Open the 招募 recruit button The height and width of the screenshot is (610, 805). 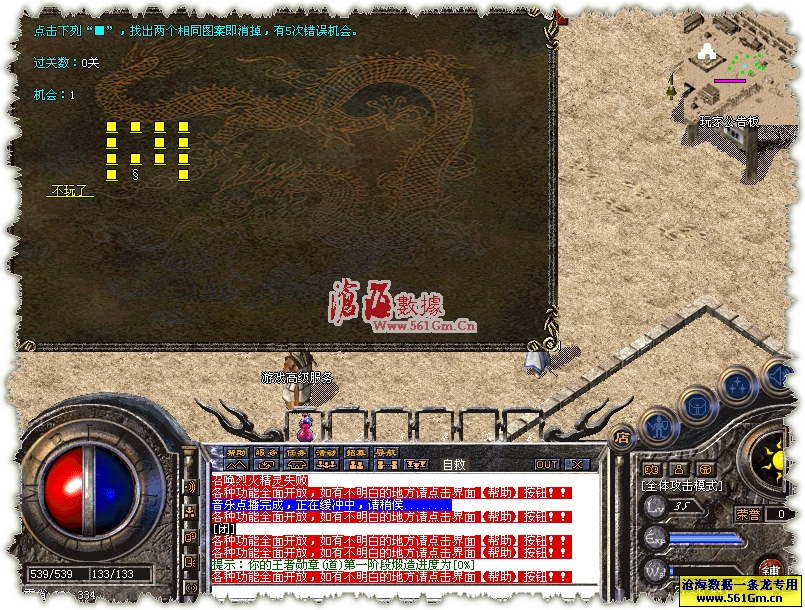(356, 453)
